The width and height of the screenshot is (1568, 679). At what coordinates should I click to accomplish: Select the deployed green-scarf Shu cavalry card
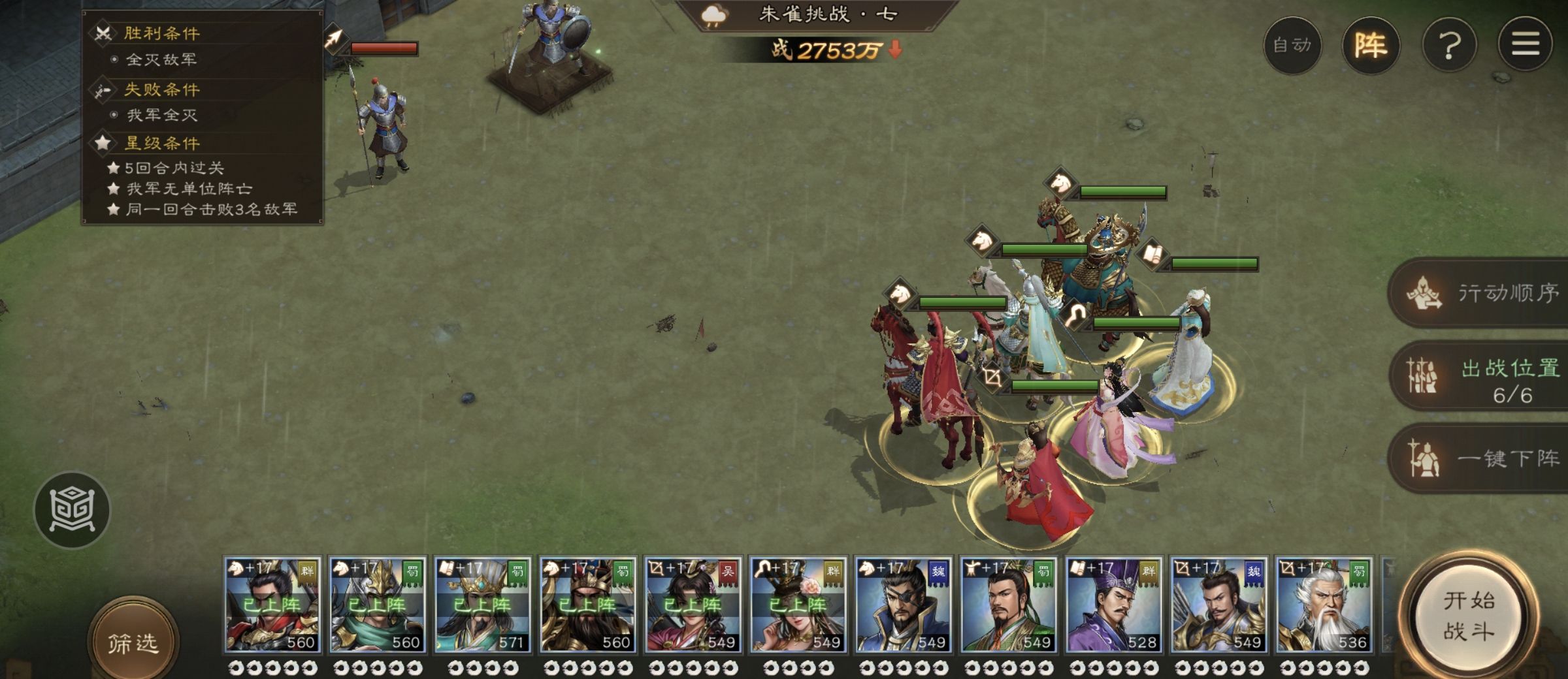tap(378, 605)
